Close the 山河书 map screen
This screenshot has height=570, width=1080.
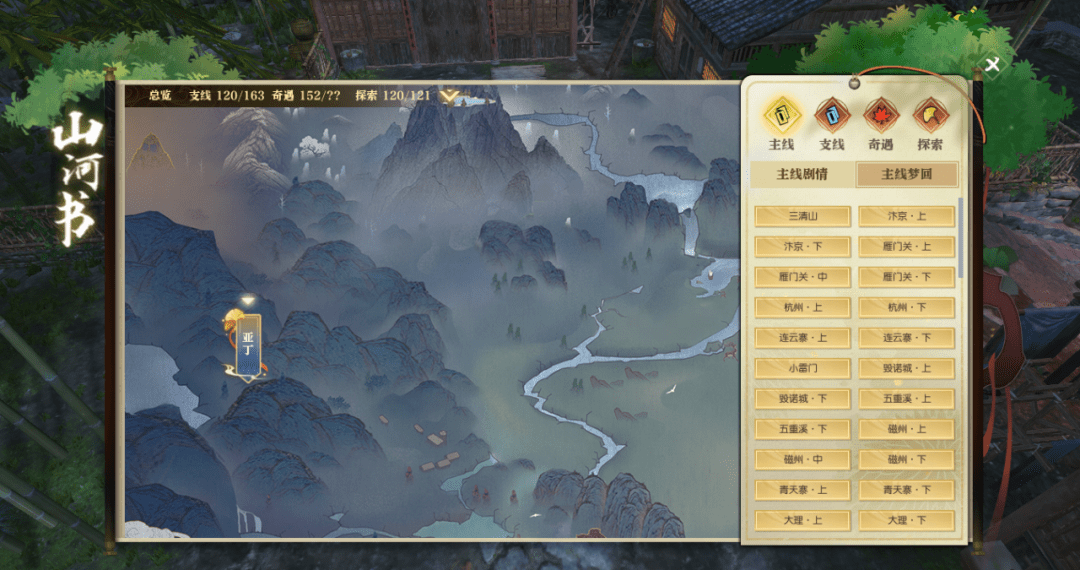[992, 66]
